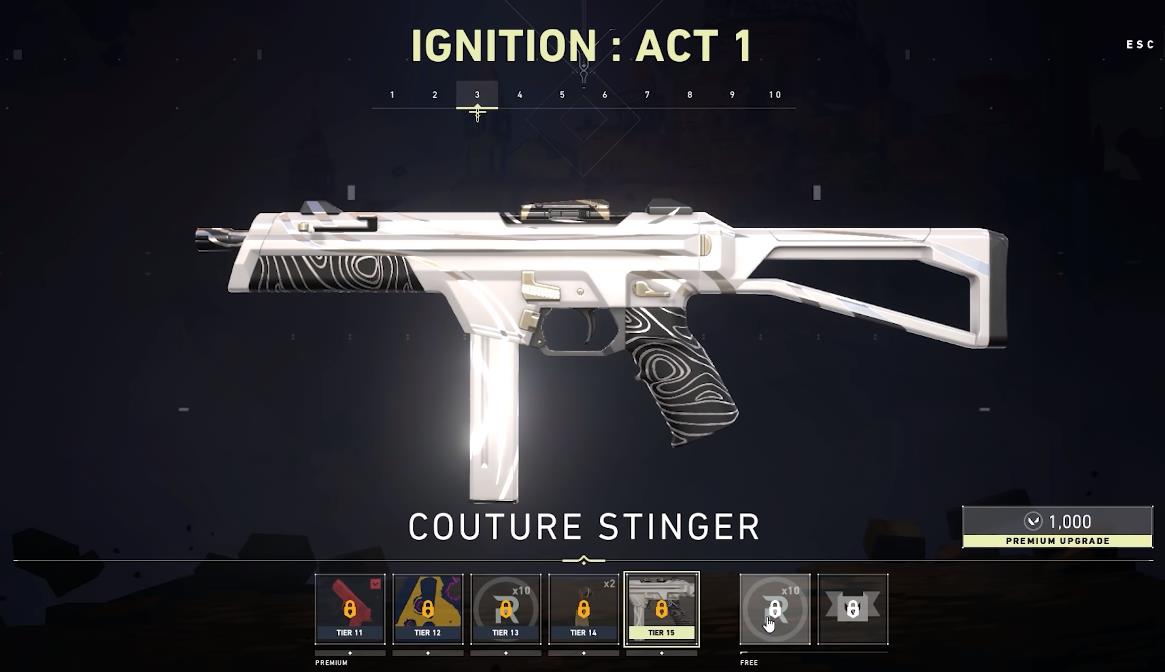The image size is (1165, 672).
Task: View the Tier 12 reward
Action: [428, 608]
